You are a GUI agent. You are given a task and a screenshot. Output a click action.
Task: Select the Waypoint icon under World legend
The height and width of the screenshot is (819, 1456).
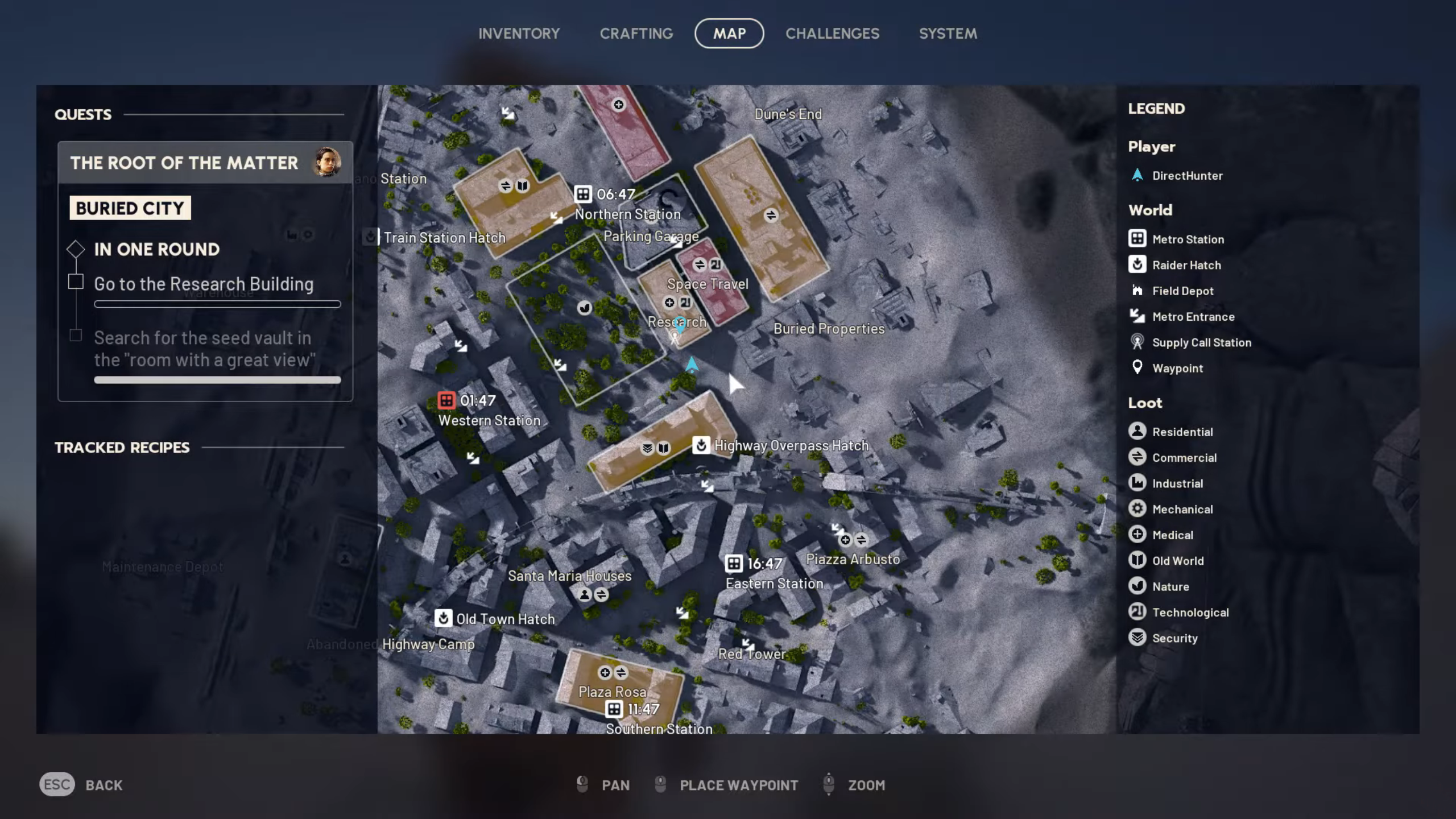(x=1137, y=367)
